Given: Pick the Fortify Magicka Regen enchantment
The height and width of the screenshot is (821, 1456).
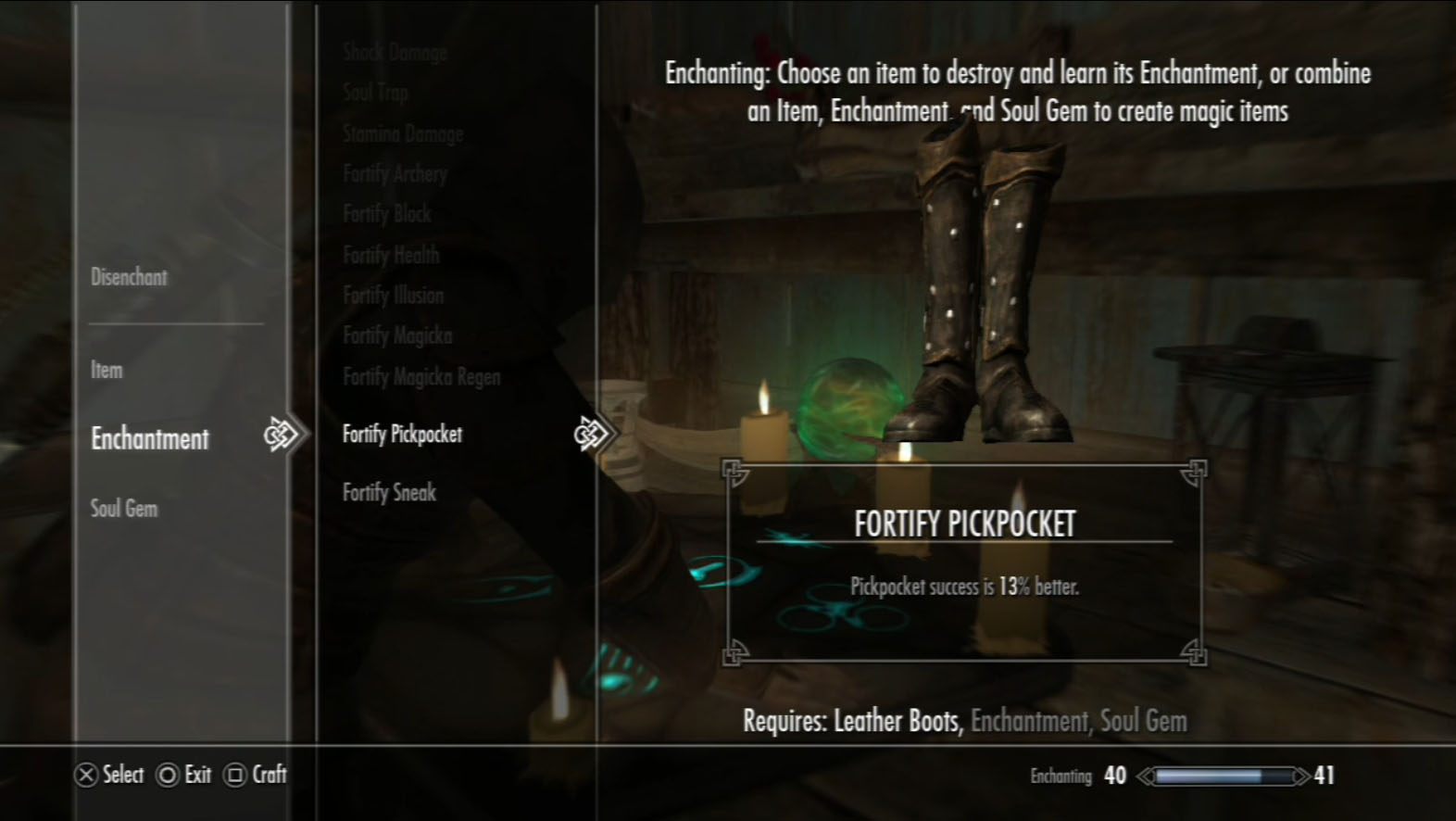Looking at the screenshot, I should (421, 377).
